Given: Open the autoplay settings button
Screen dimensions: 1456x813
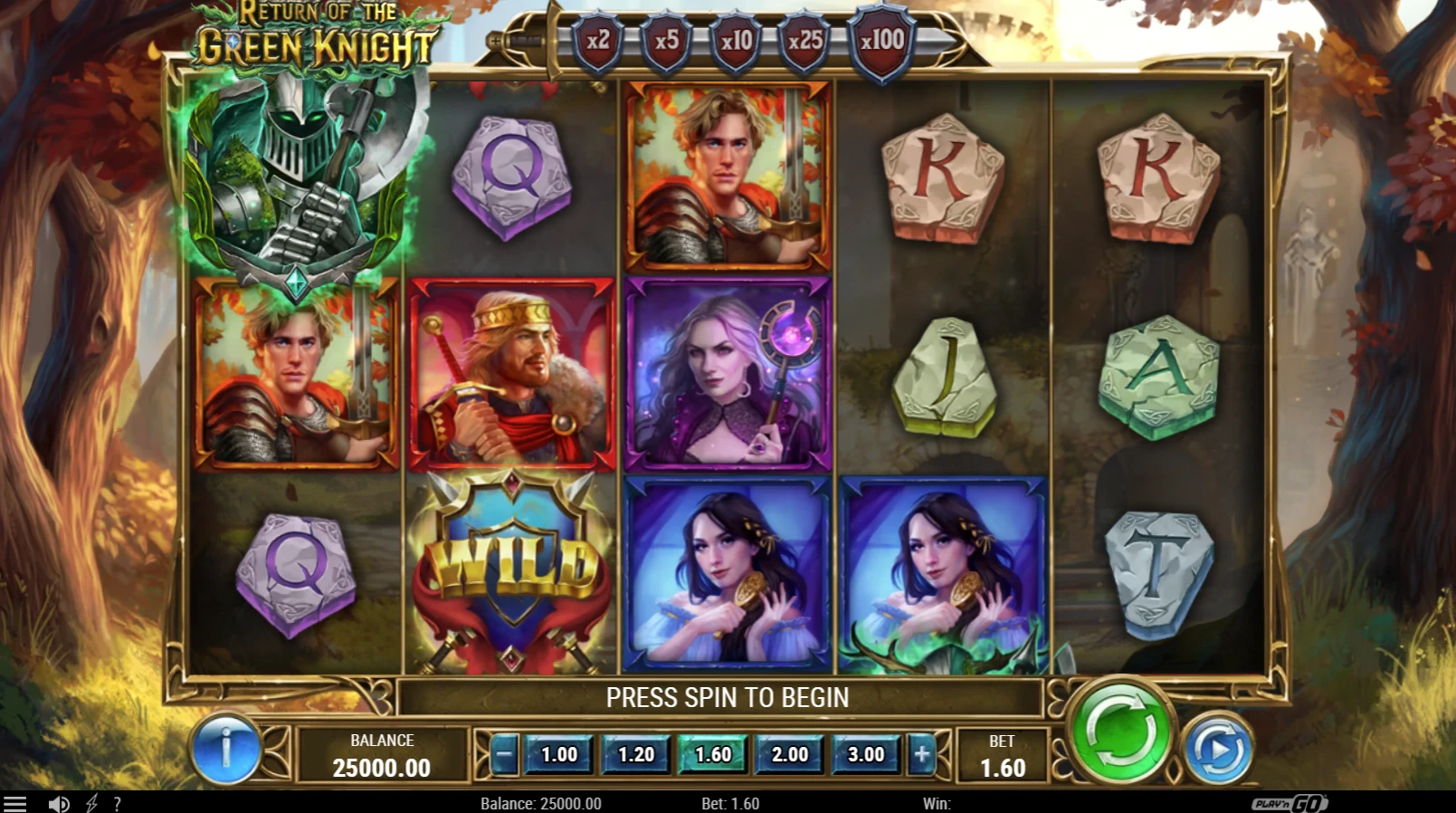Looking at the screenshot, I should pos(1218,749).
